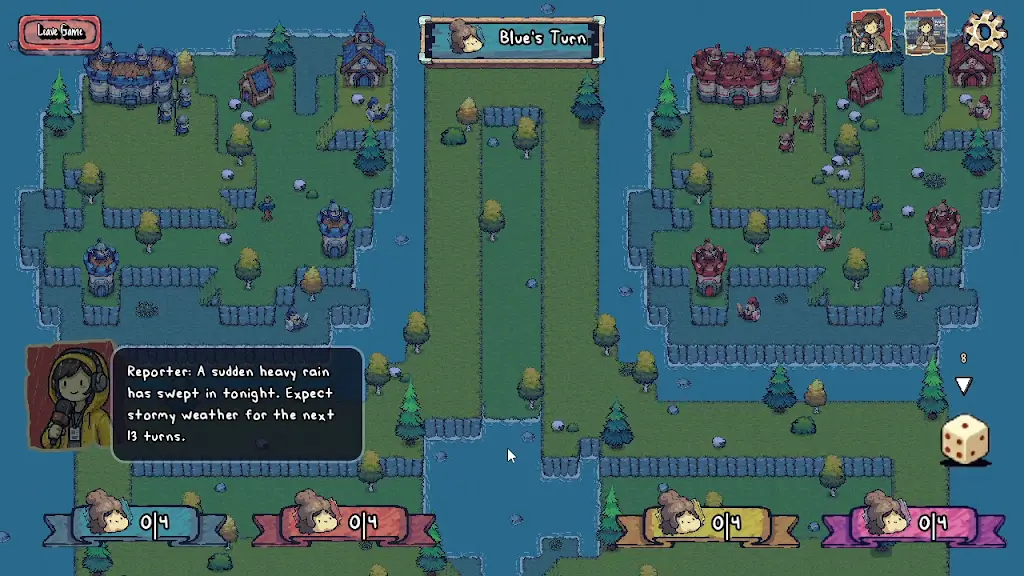Select the red player banner
This screenshot has height=576, width=1024.
point(343,520)
